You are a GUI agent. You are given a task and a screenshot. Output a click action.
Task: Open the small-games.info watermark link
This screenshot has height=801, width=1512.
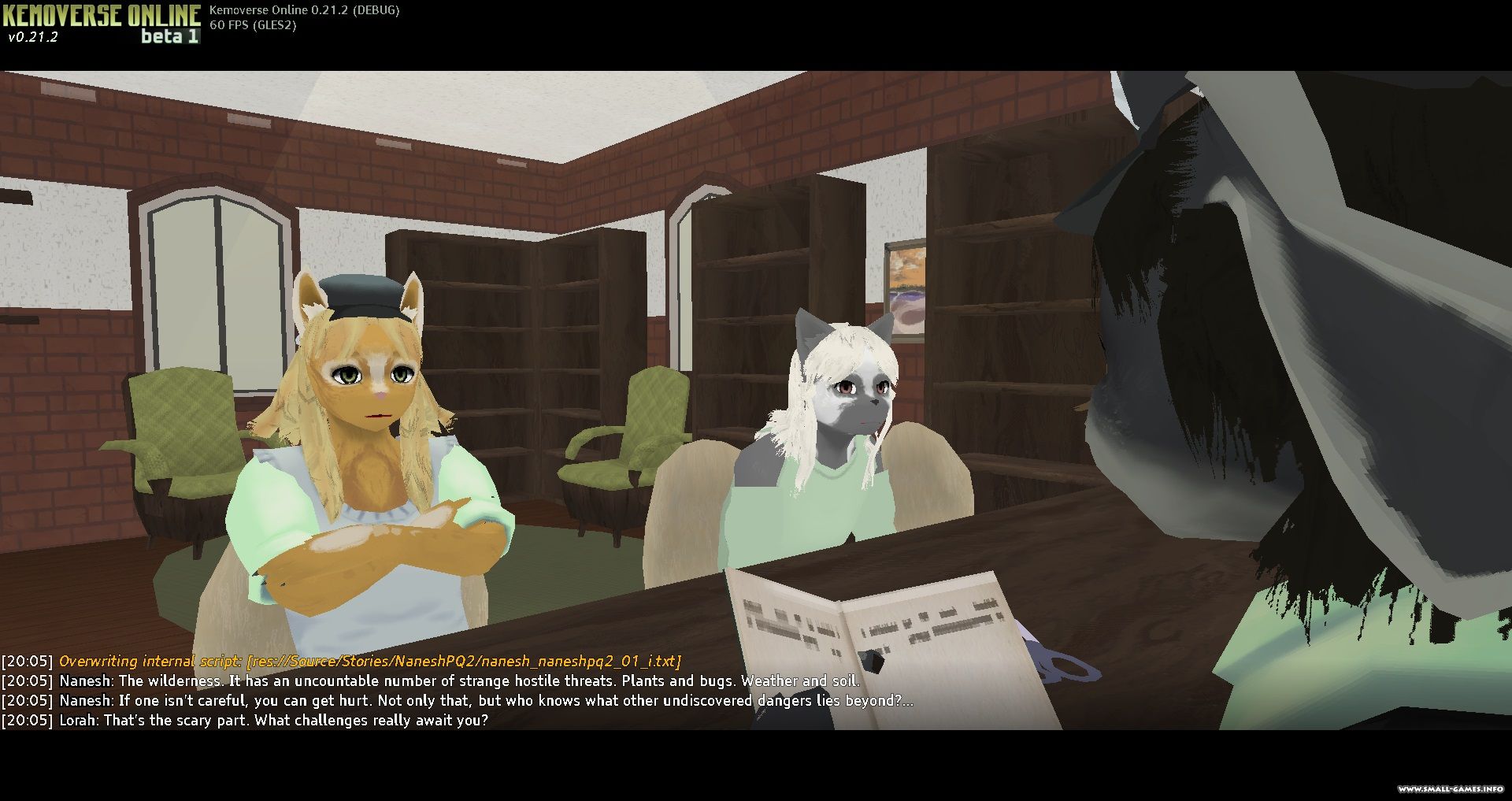coord(1451,789)
